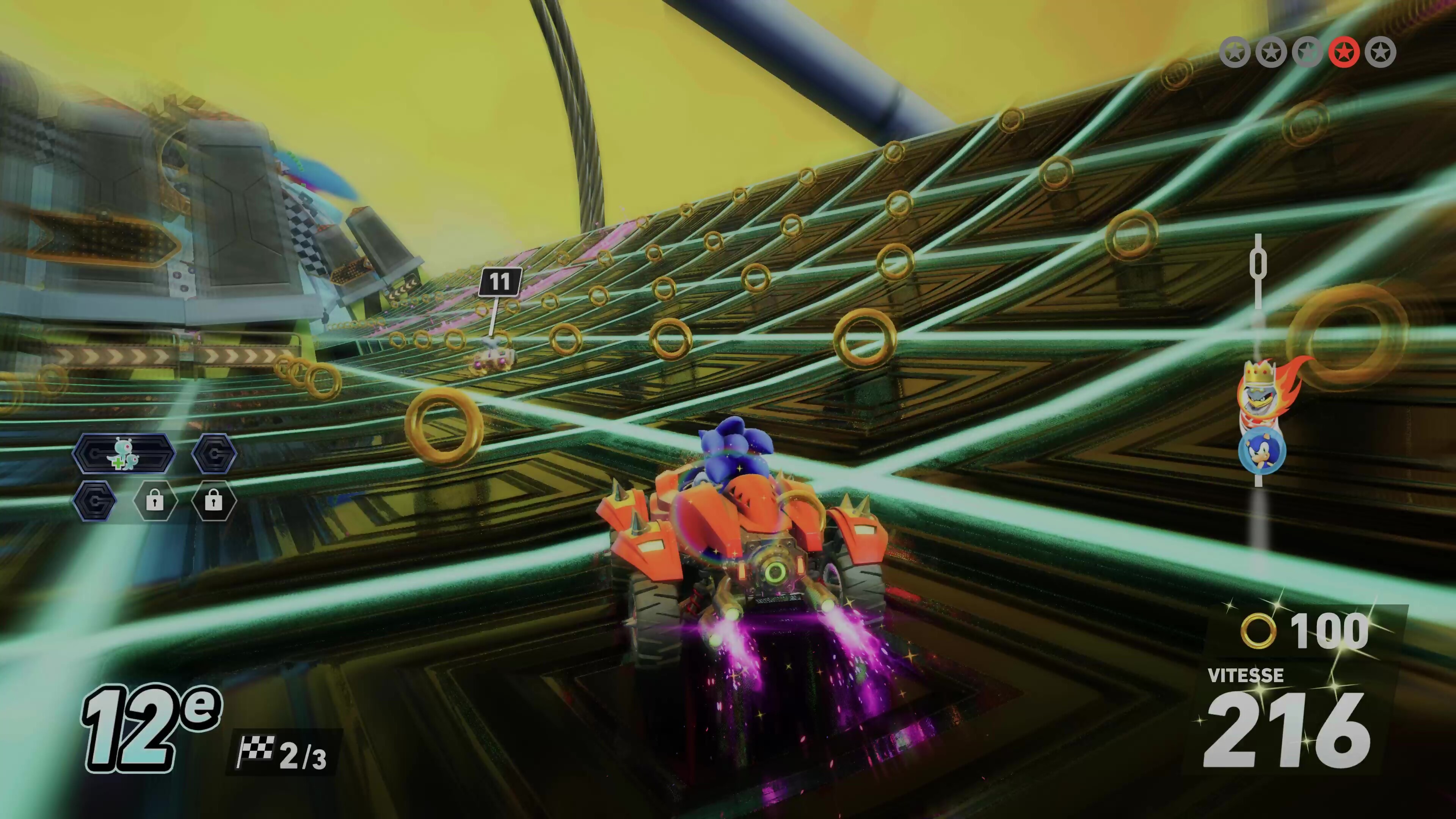Click the red star medal indicator
This screenshot has height=819, width=1456.
coord(1343,53)
